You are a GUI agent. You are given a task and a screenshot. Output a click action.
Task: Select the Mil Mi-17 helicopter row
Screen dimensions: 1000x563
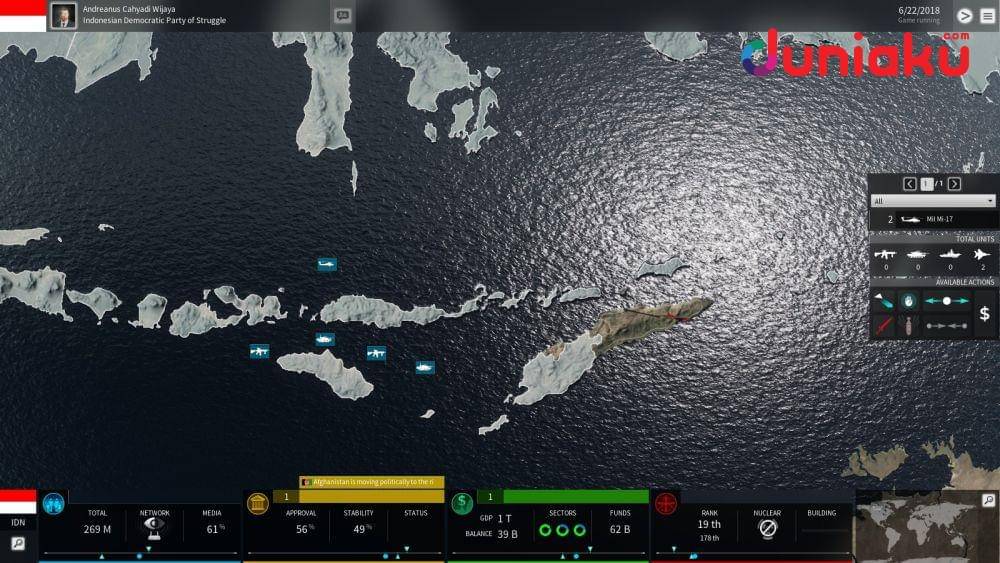933,219
